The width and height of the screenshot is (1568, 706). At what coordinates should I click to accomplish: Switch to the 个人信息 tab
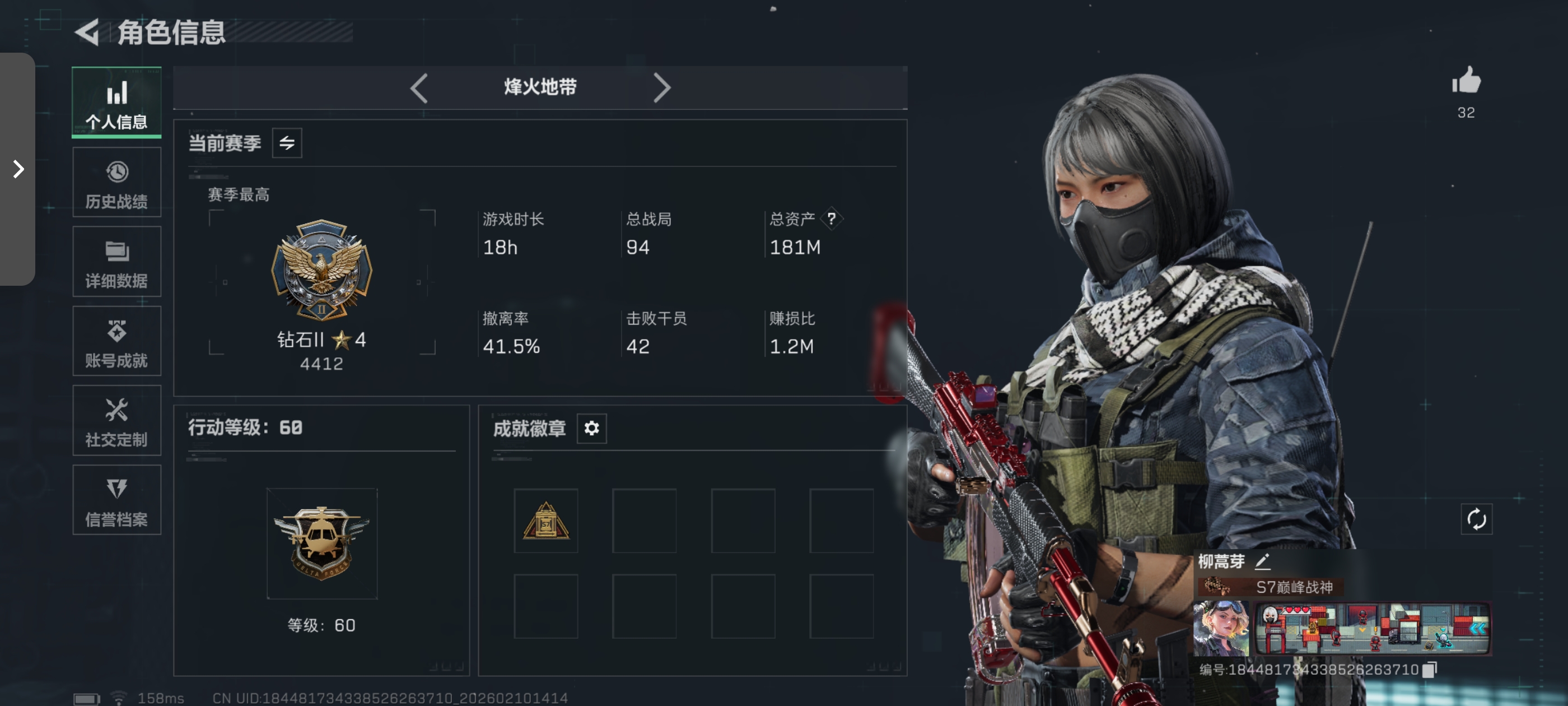click(x=116, y=103)
